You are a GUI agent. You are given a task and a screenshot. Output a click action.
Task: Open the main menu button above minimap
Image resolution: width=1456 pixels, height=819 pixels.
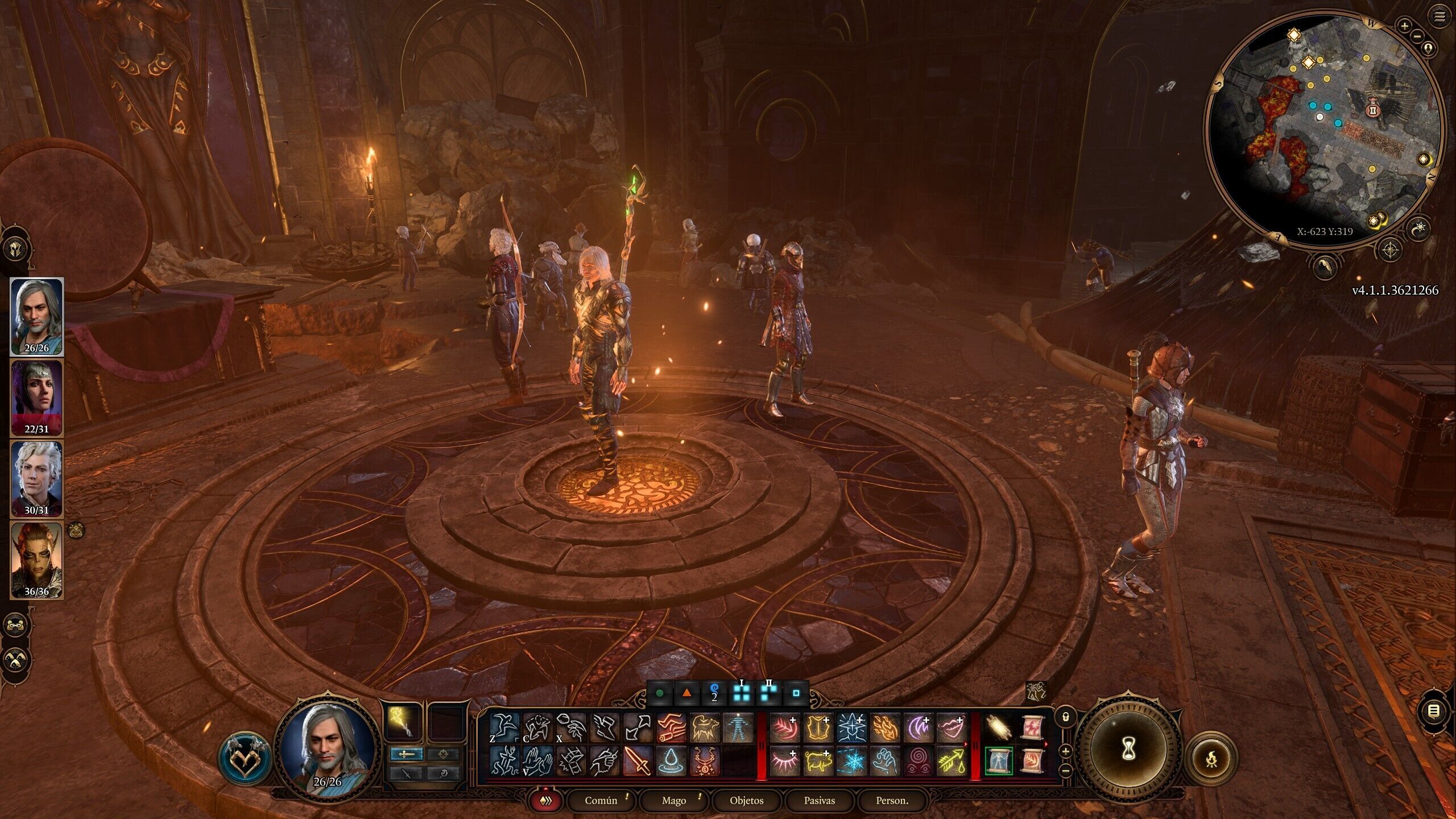(x=1440, y=17)
